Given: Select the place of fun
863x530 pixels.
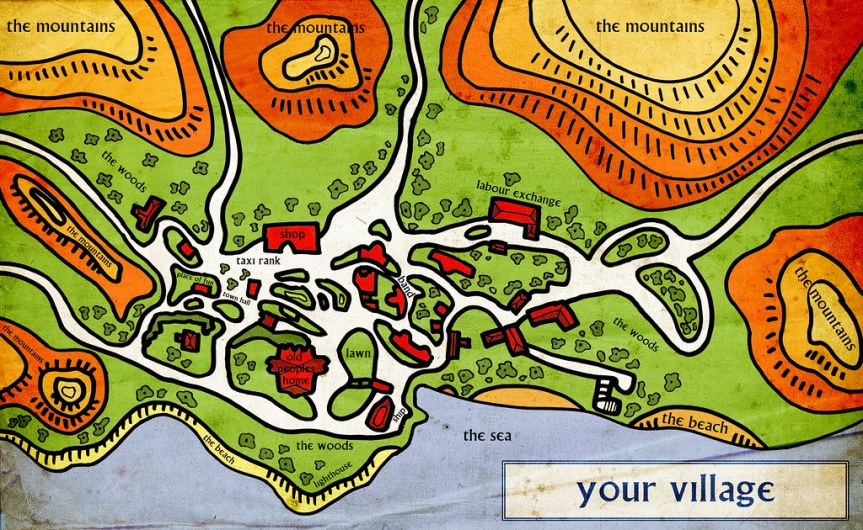Looking at the screenshot, I should [x=194, y=279].
